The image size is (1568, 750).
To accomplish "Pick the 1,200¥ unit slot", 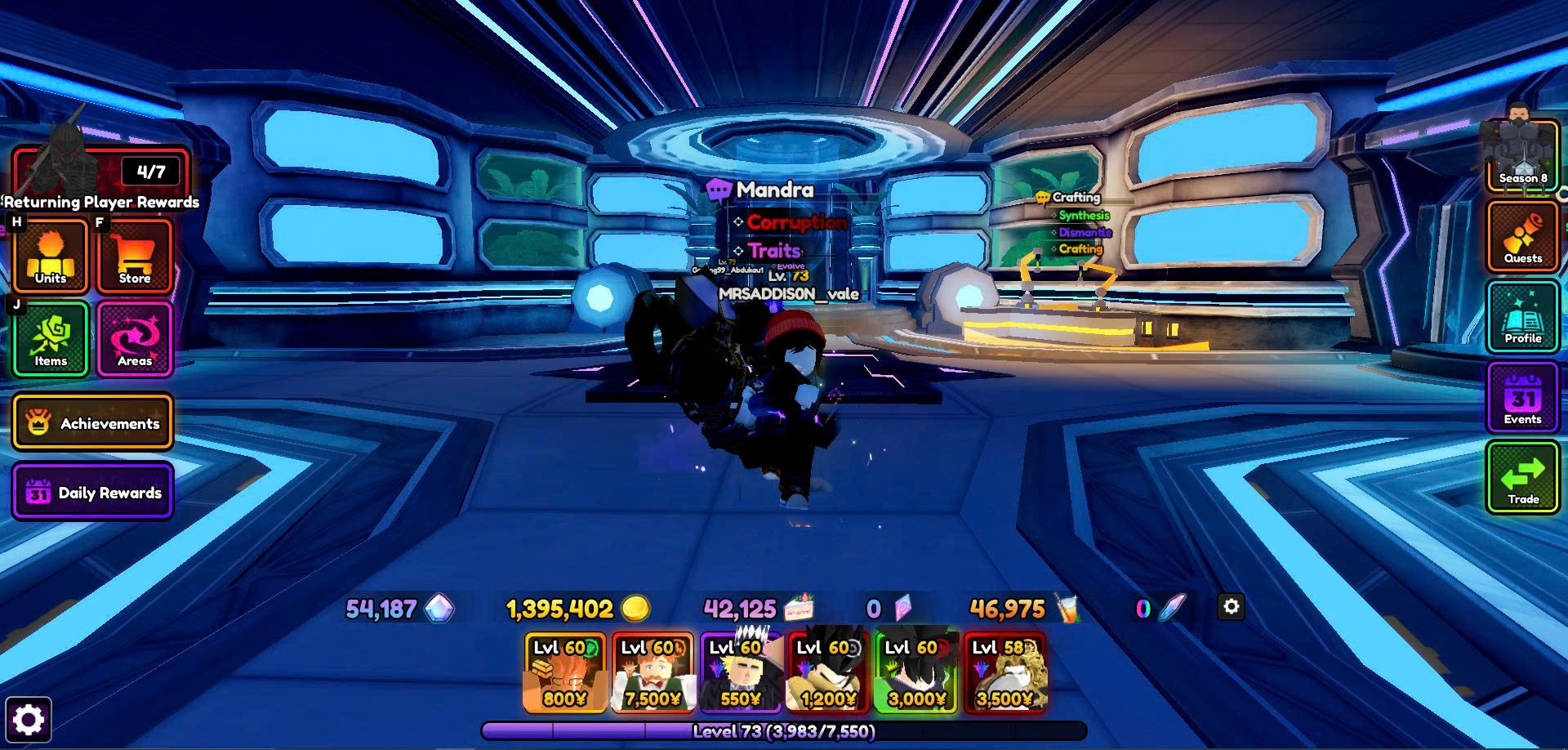I will click(x=828, y=672).
